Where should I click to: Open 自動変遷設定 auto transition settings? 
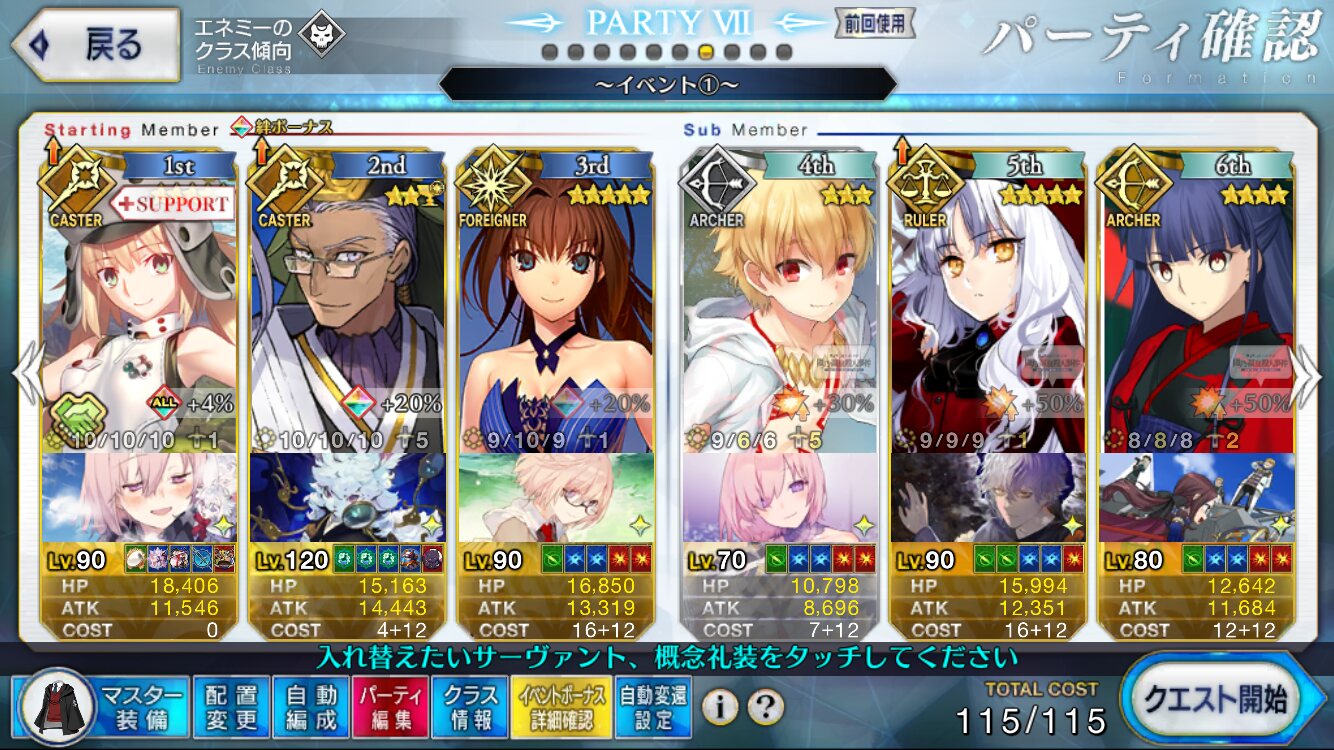pyautogui.click(x=653, y=707)
